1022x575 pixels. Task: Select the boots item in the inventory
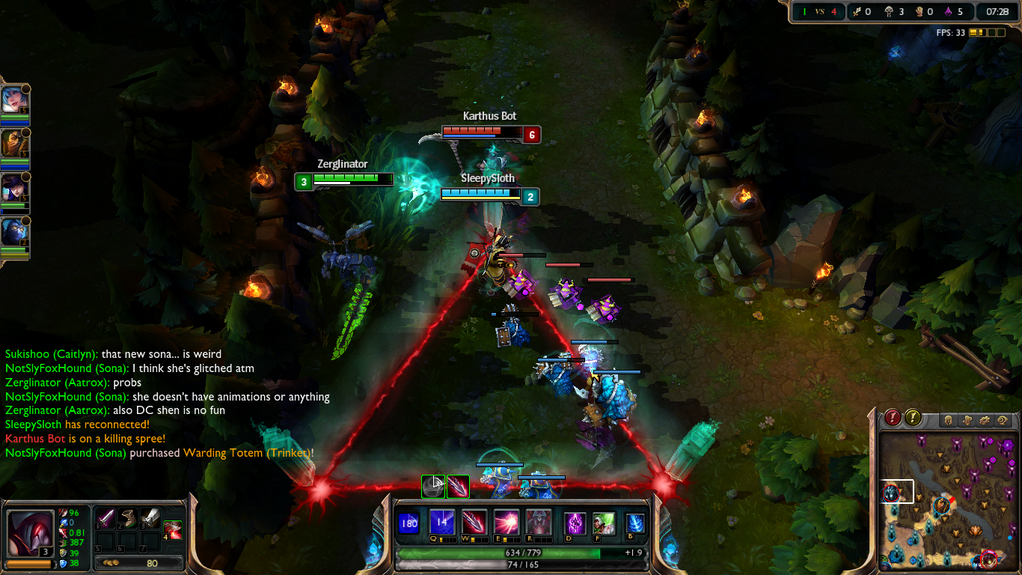pyautogui.click(x=128, y=518)
